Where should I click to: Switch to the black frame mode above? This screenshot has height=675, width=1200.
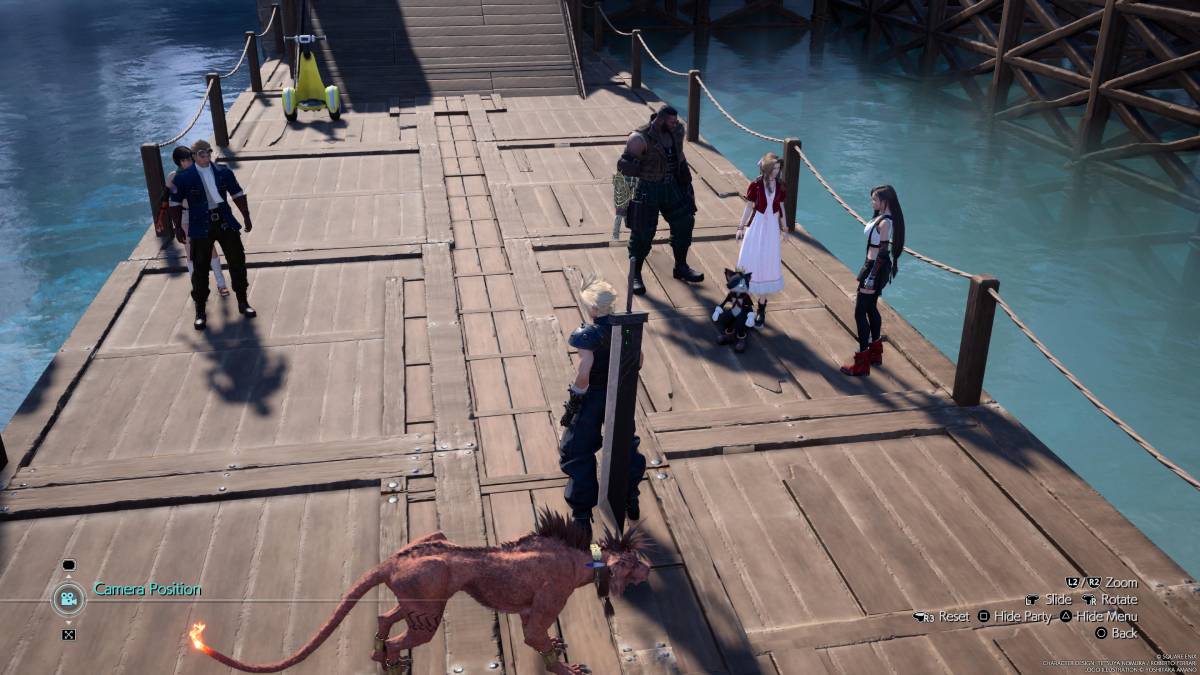[x=68, y=565]
